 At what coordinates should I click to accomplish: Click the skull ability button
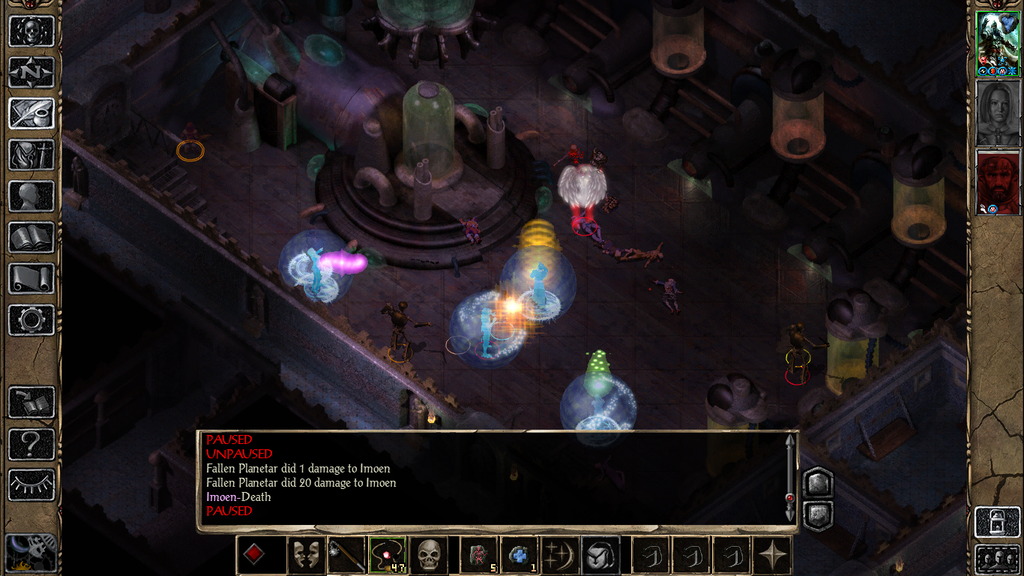[429, 555]
